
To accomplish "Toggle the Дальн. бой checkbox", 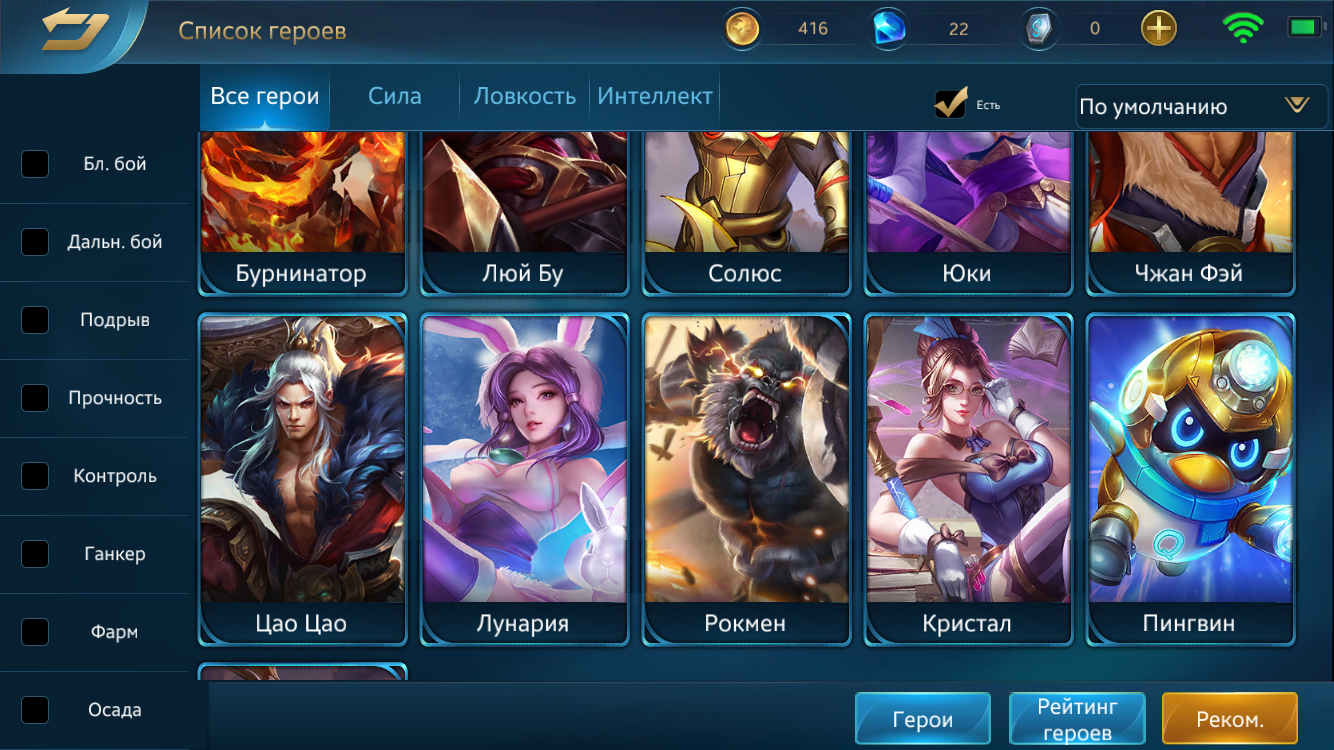I will [x=35, y=242].
